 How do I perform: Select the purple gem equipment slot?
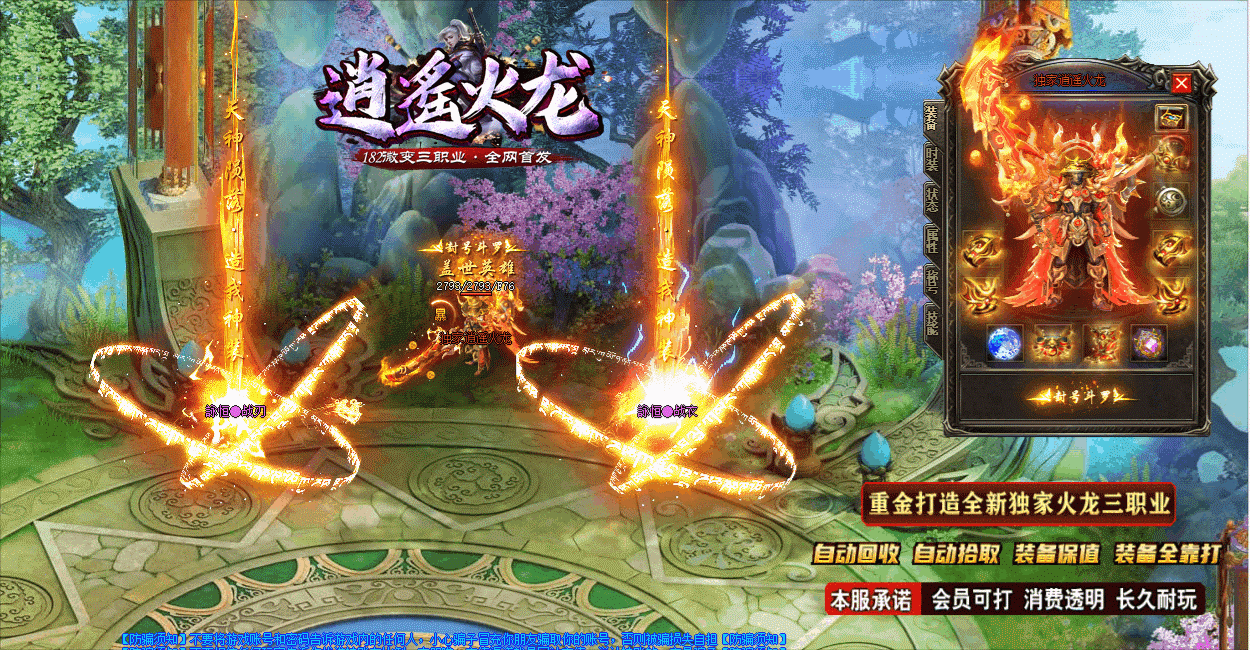[1148, 344]
